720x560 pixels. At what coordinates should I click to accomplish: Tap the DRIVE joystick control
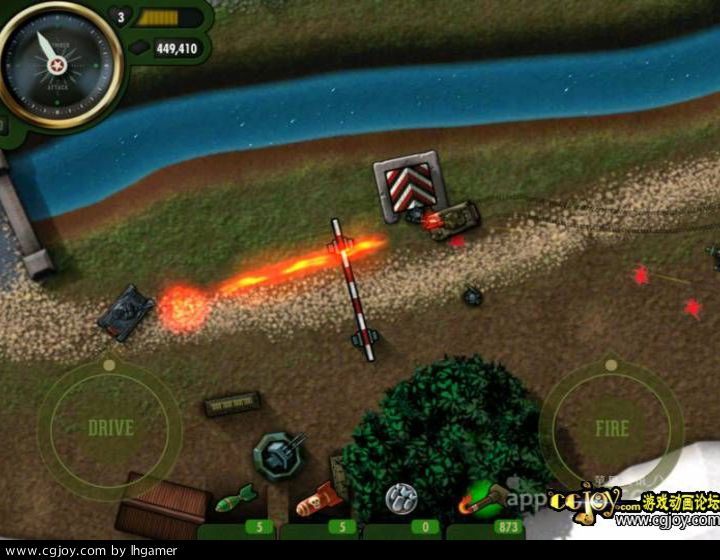(110, 428)
